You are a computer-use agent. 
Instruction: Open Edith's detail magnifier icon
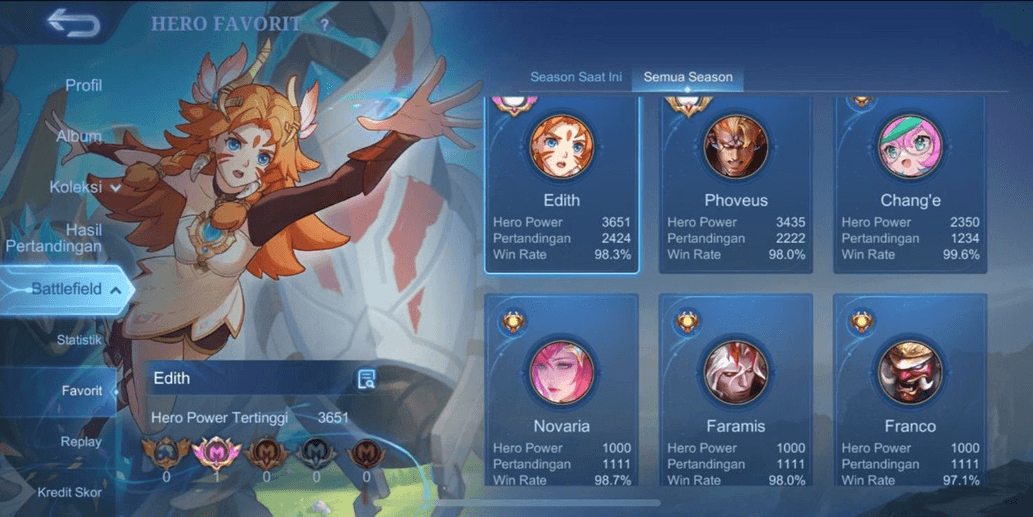click(367, 378)
